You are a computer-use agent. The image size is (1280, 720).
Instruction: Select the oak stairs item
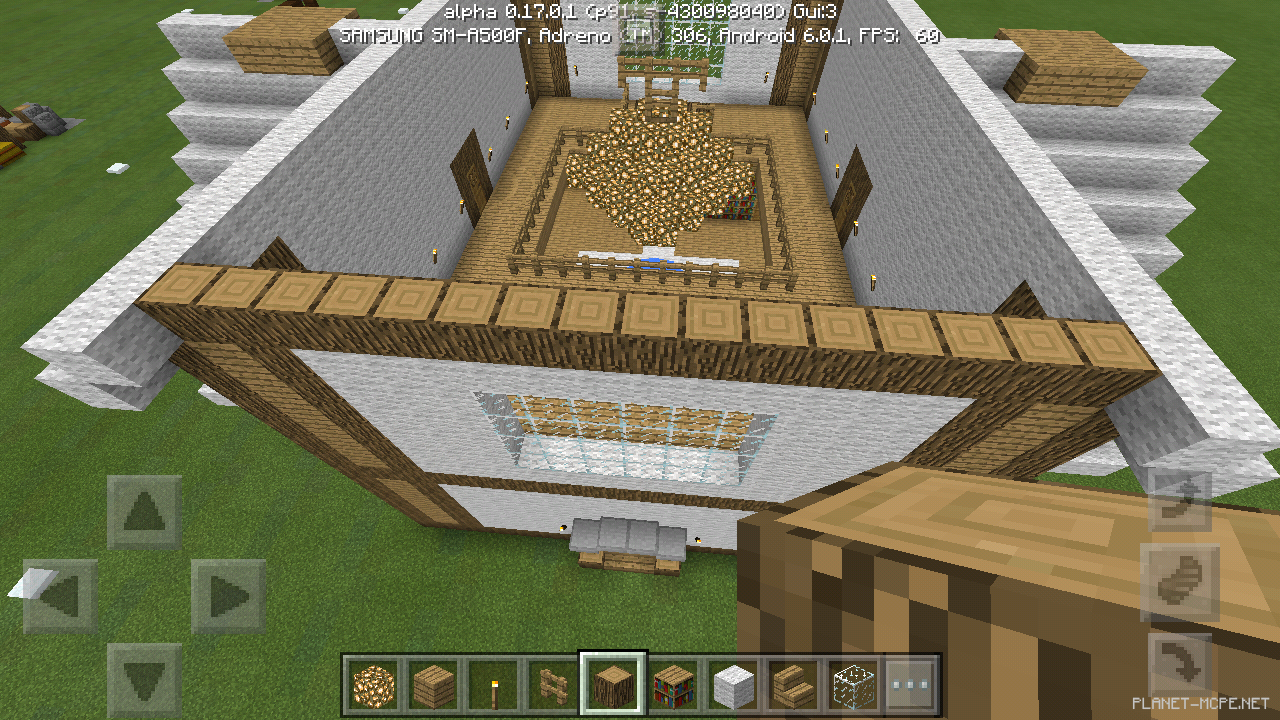click(791, 685)
